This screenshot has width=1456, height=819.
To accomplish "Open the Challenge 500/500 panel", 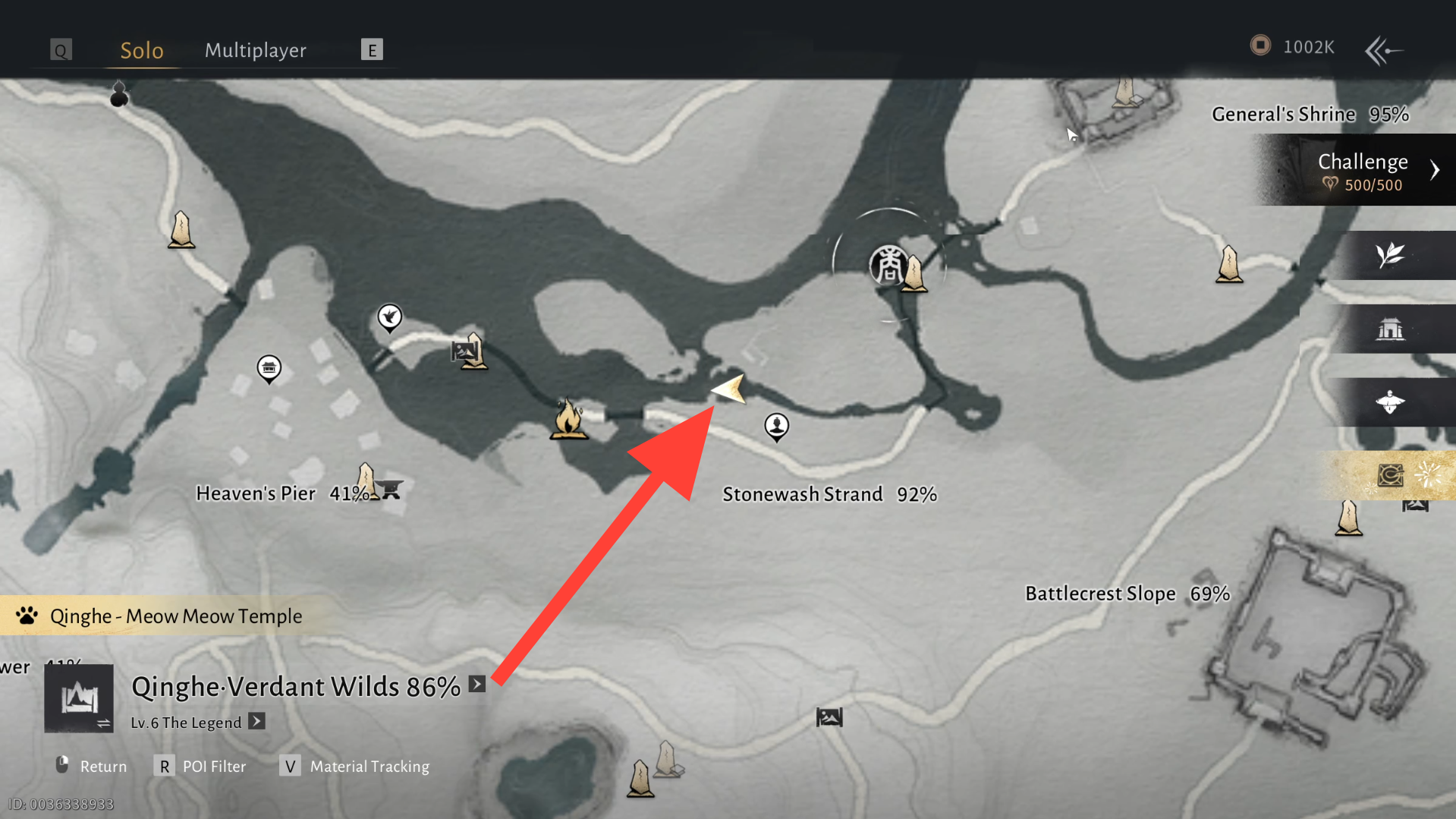I will coord(1363,170).
